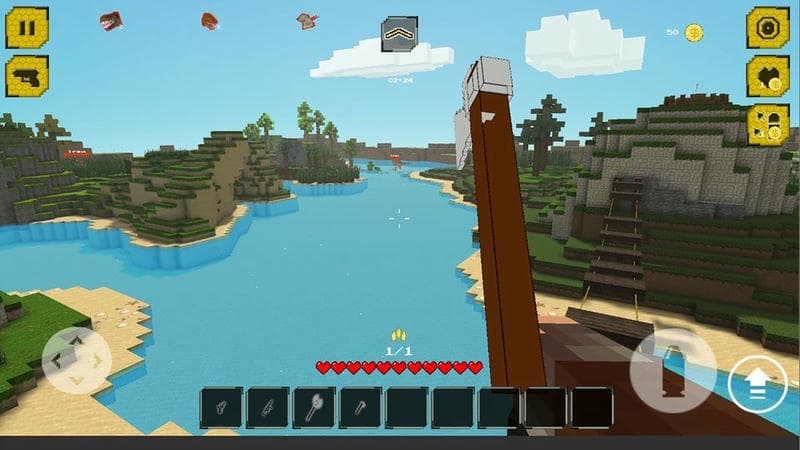The height and width of the screenshot is (450, 800).
Task: Buy health with the heart coin button
Action: (767, 77)
